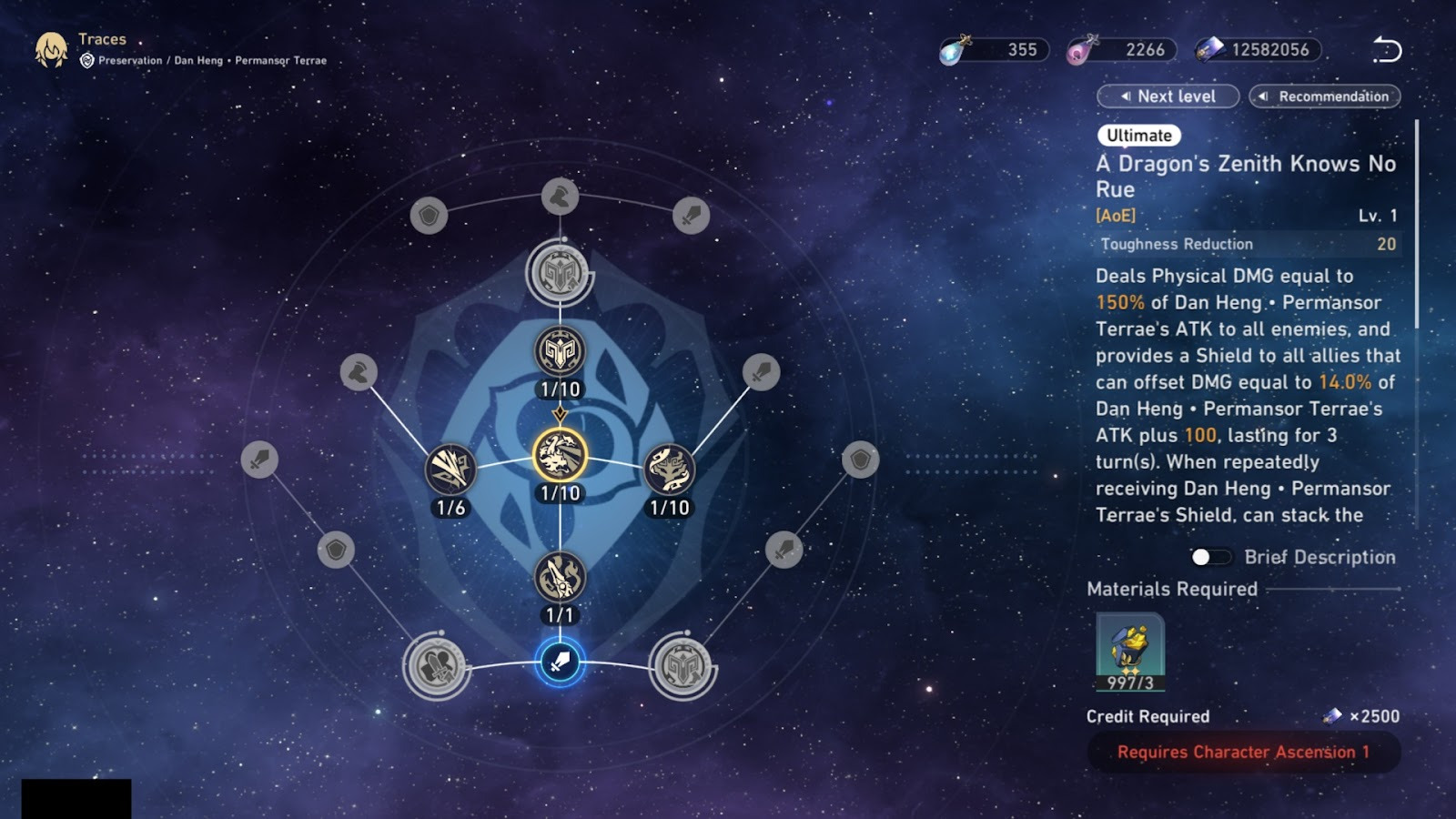Open the topmost large ringed trace node
This screenshot has width=1456, height=819.
click(x=560, y=272)
